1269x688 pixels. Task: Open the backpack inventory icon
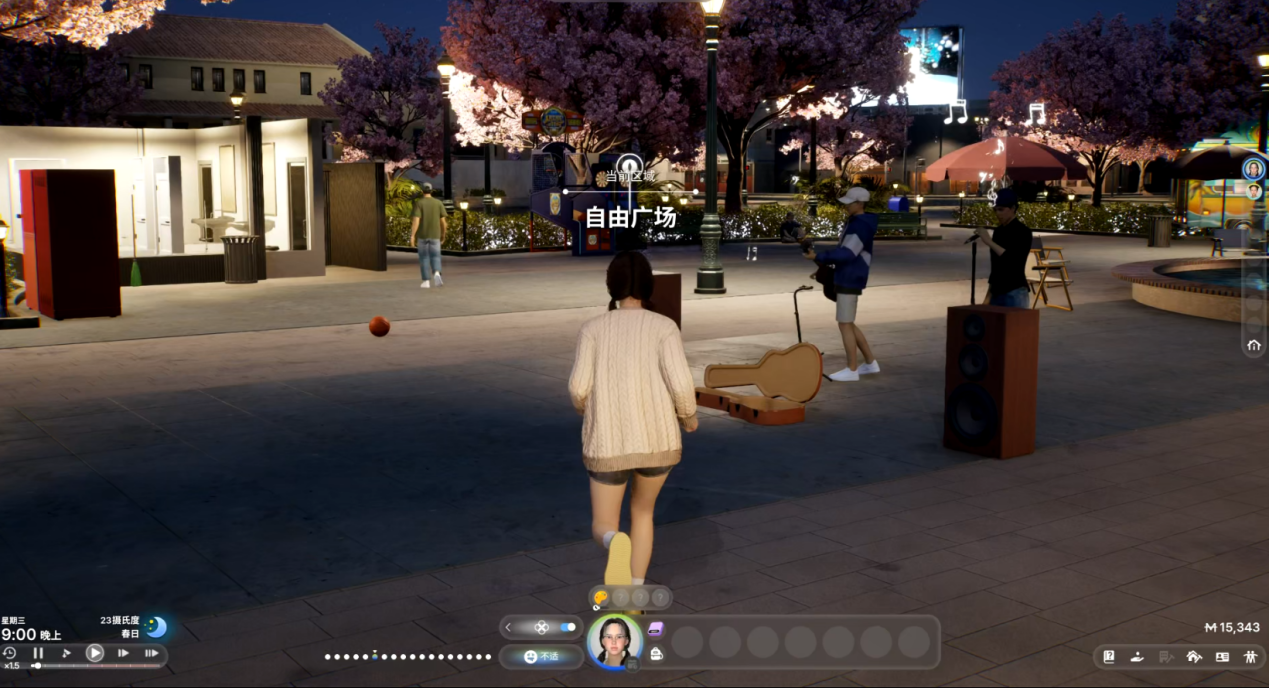(655, 654)
